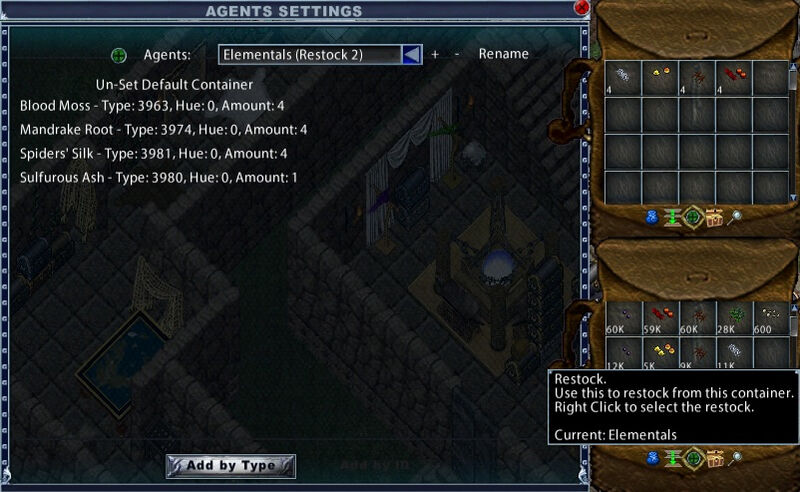Open the Agents dropdown list
This screenshot has height=492, width=800.
pos(411,54)
